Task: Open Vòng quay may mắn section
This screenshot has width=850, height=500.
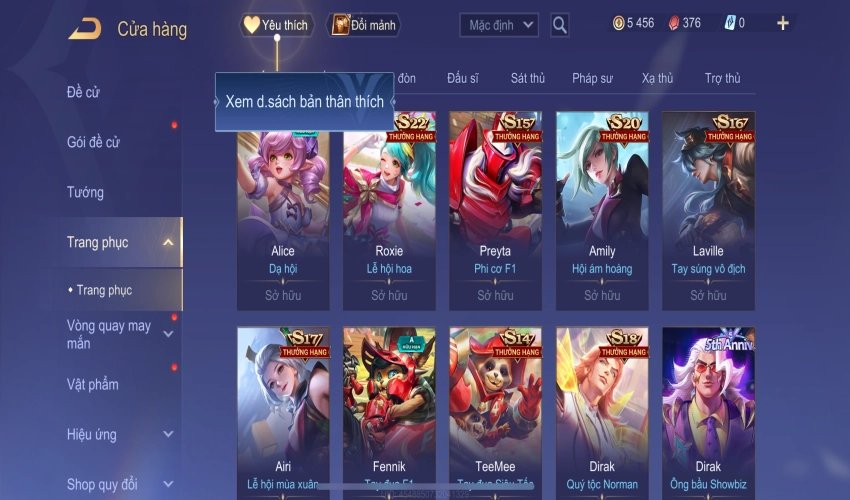Action: coord(109,334)
